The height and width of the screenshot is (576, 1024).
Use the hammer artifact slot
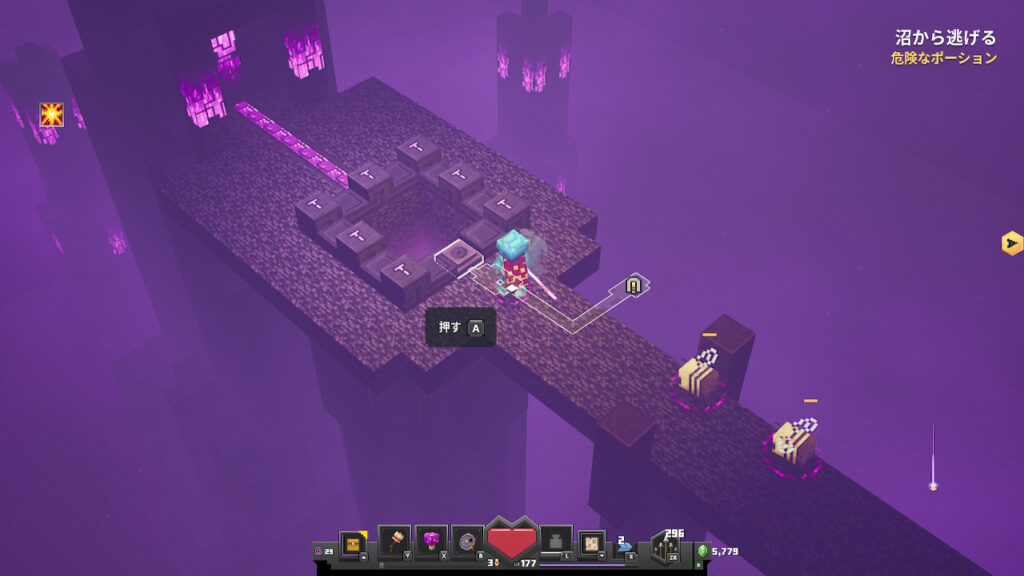point(394,541)
